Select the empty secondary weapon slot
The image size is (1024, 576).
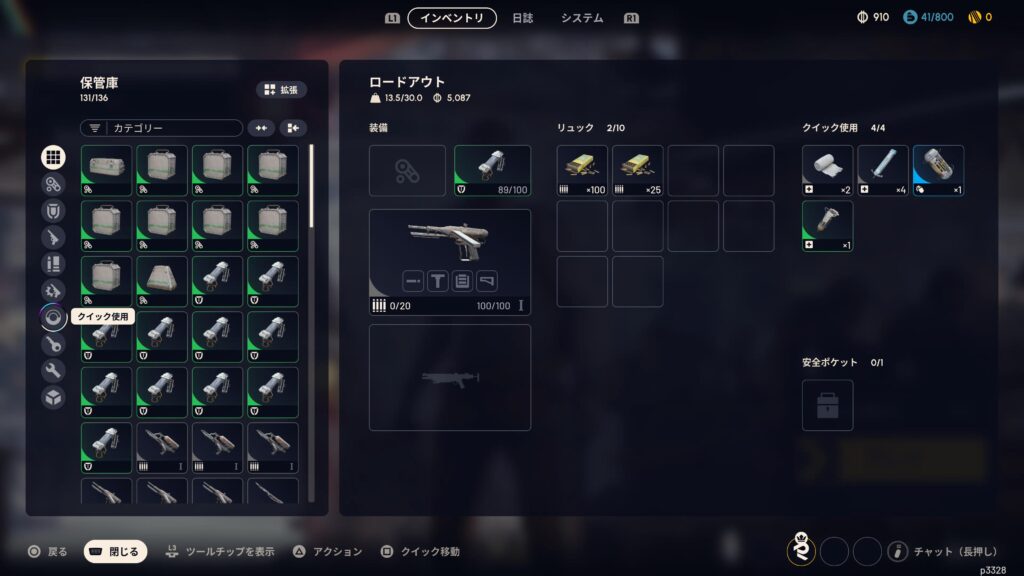click(449, 377)
